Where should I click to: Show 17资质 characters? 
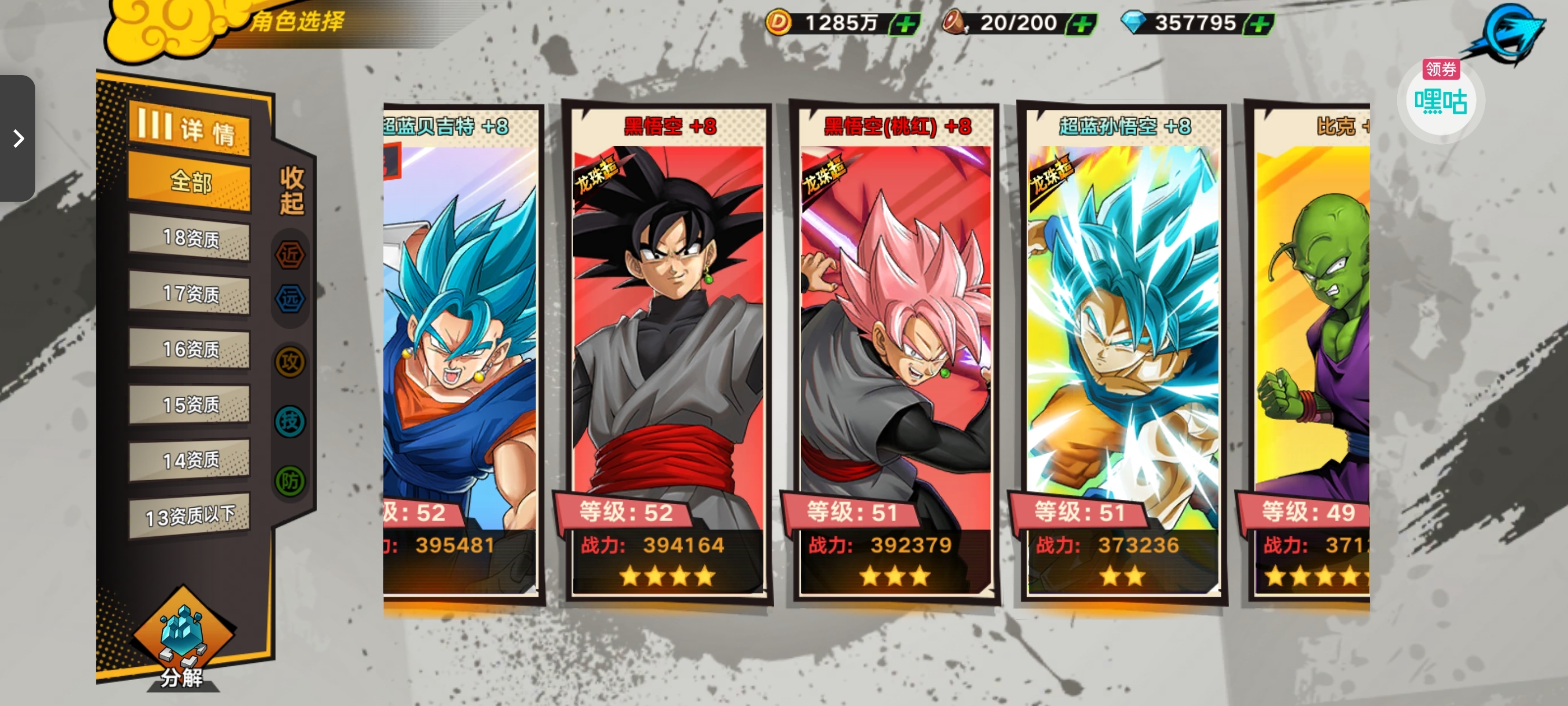click(189, 294)
